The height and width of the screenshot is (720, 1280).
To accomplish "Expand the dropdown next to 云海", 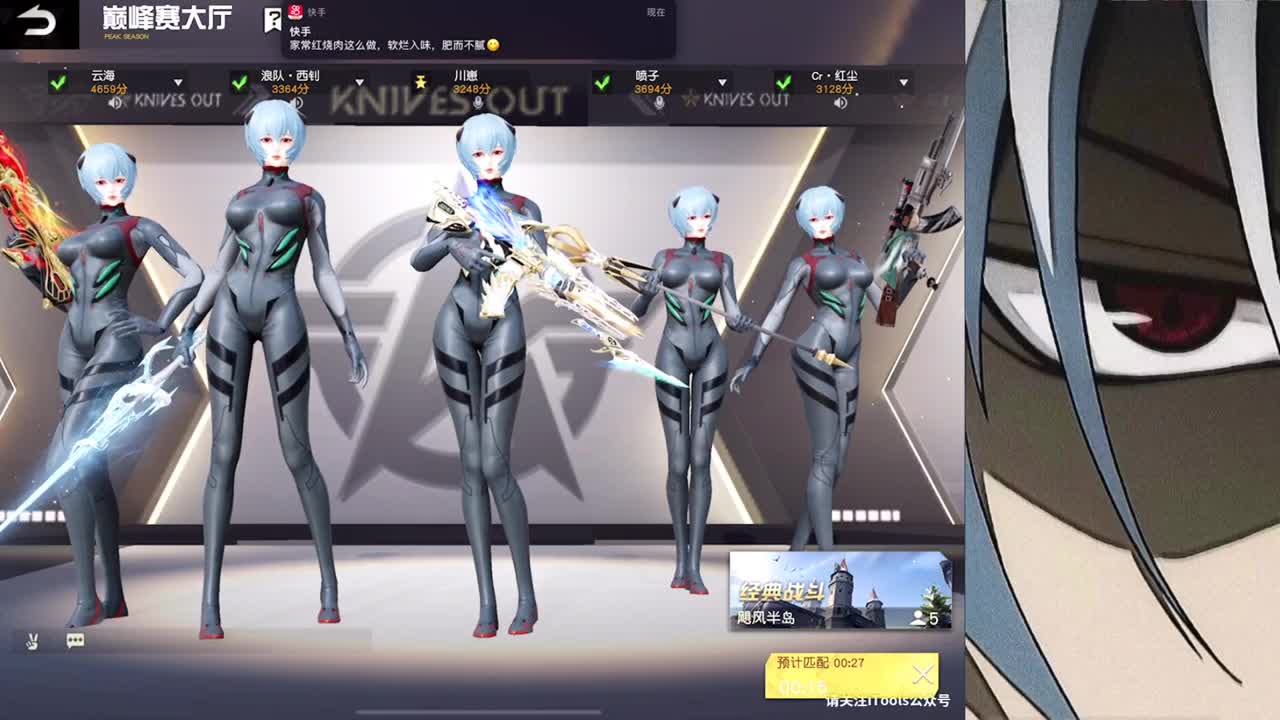I will [x=177, y=81].
